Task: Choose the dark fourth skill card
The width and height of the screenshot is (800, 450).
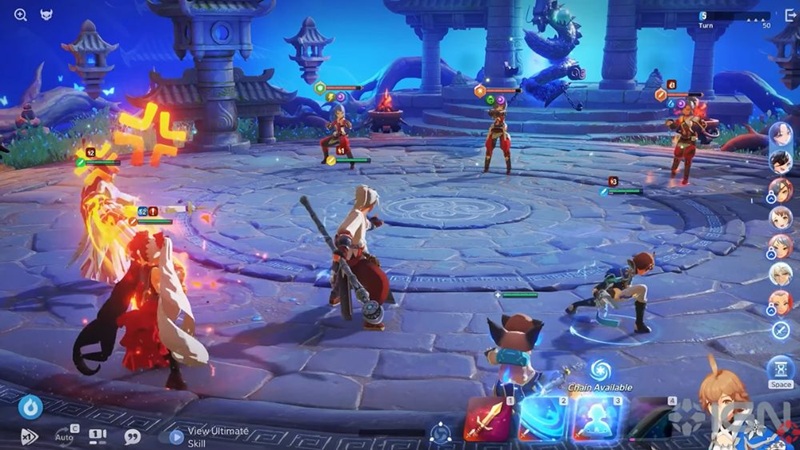Action: coord(652,420)
